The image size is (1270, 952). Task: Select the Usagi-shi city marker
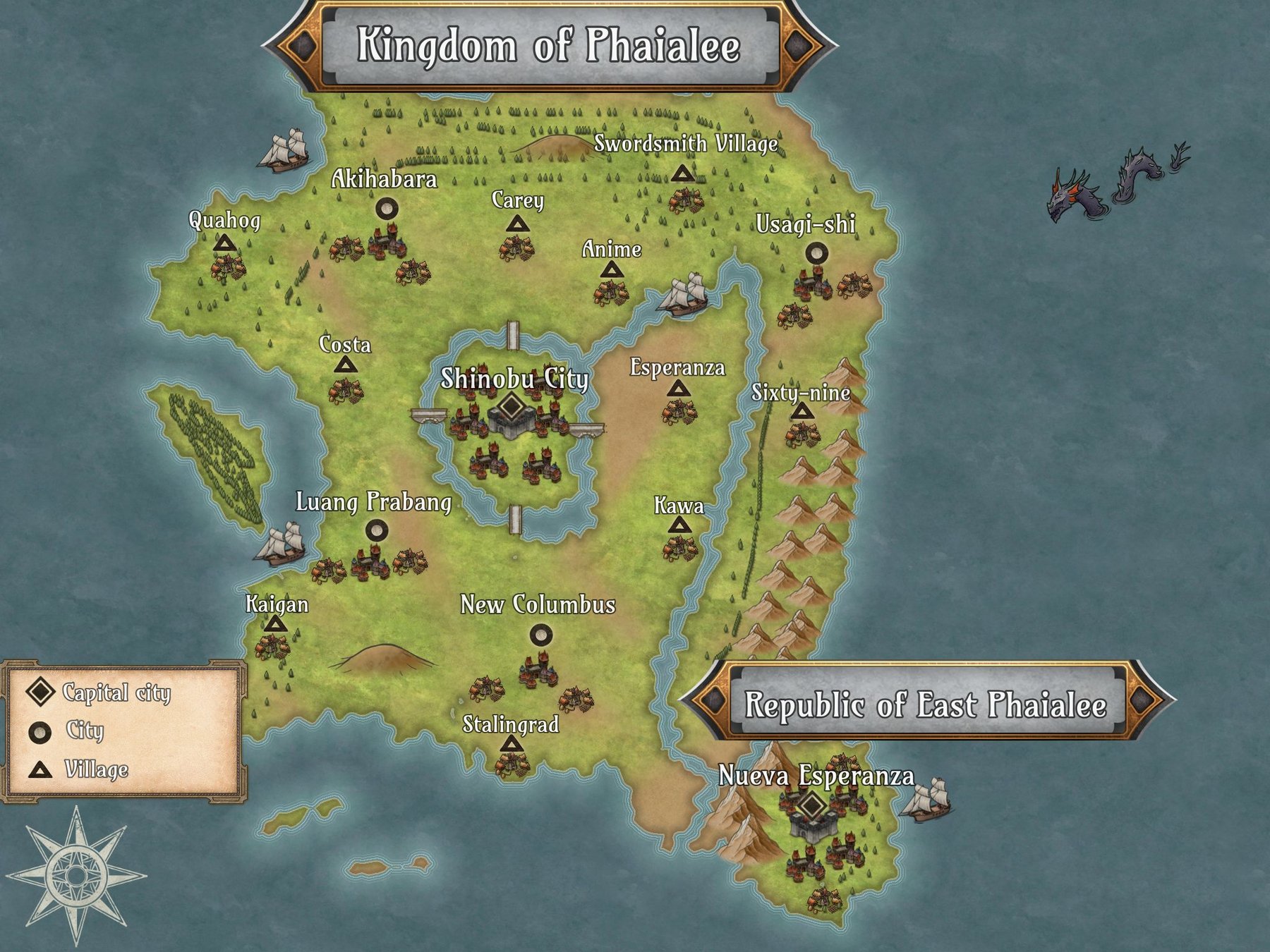(x=816, y=252)
